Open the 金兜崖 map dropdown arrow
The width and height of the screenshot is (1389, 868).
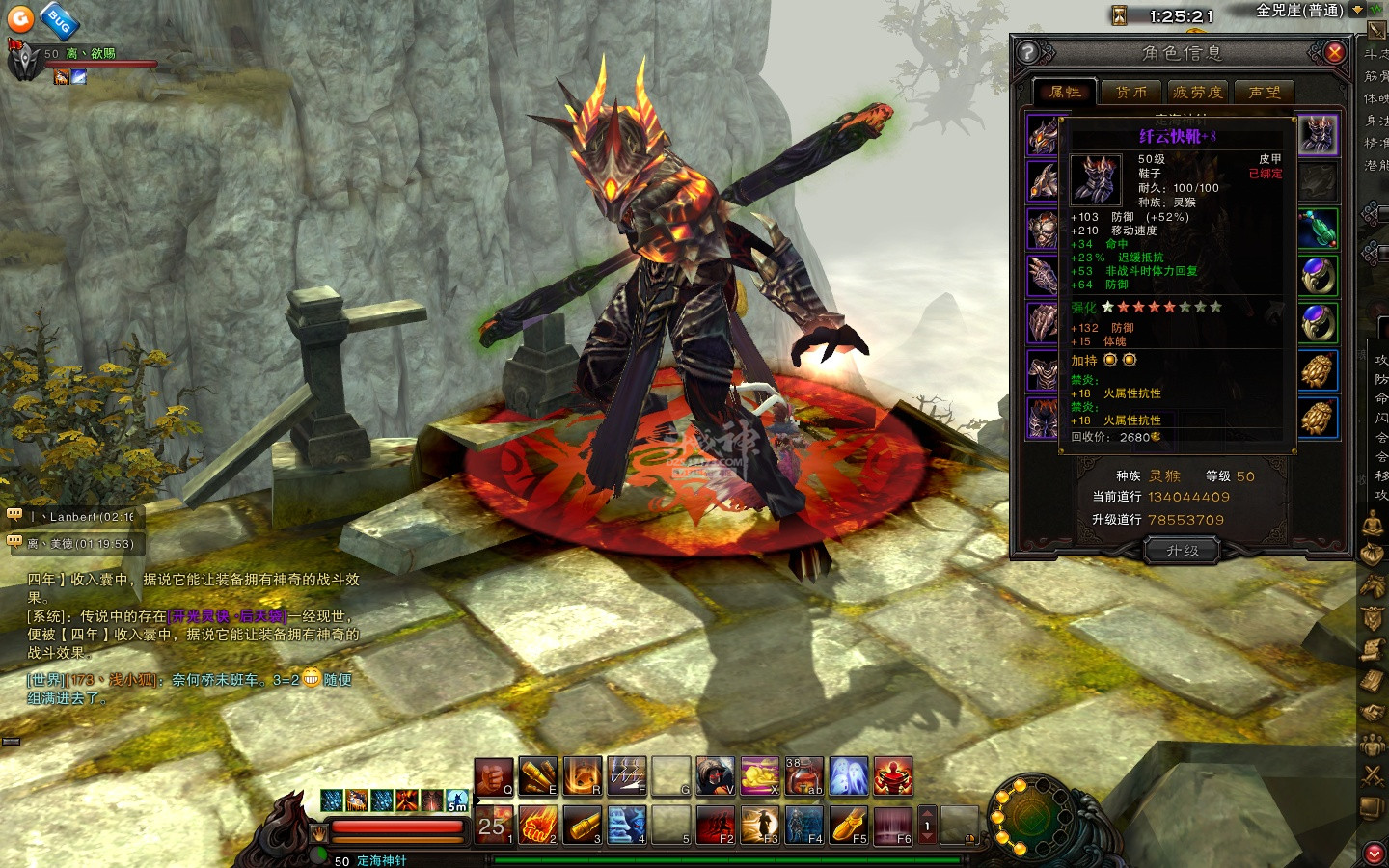click(x=1357, y=11)
